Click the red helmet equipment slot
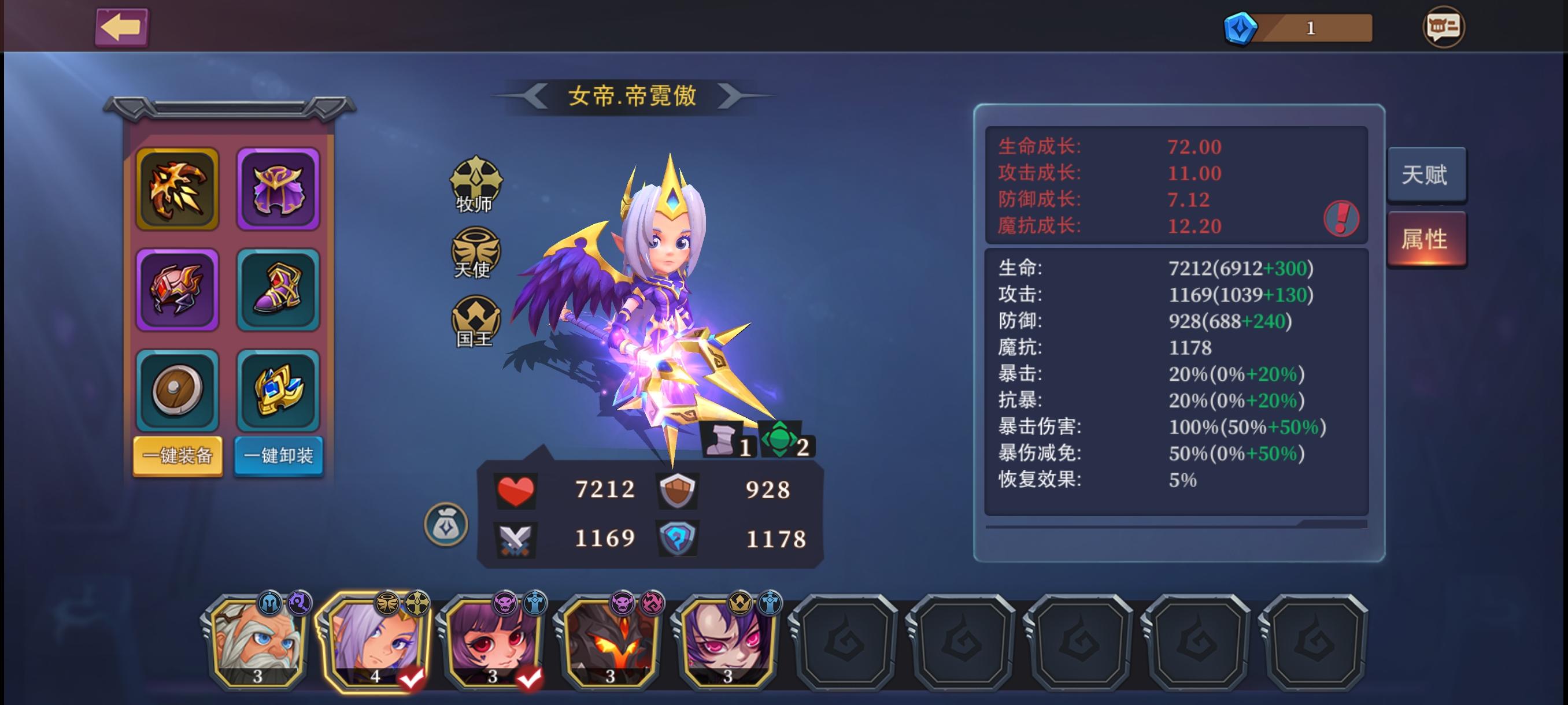Image resolution: width=1568 pixels, height=705 pixels. [x=177, y=290]
